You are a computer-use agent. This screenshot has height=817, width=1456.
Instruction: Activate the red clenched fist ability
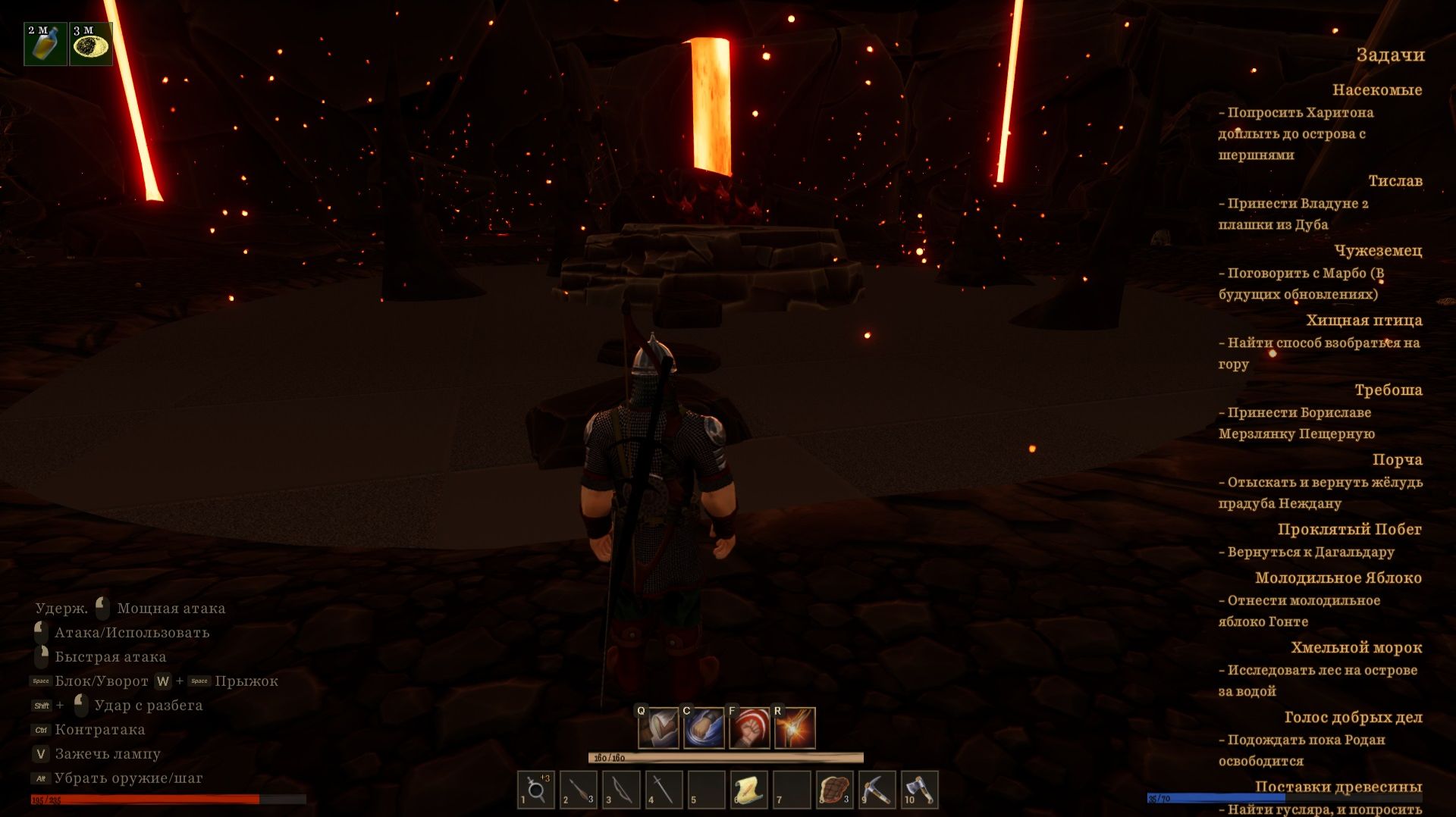coord(749,728)
